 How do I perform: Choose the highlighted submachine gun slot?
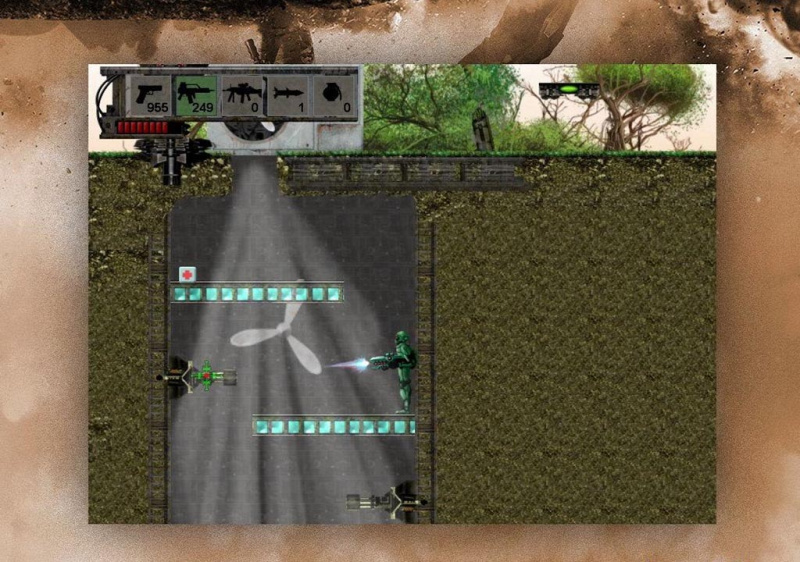click(x=196, y=96)
